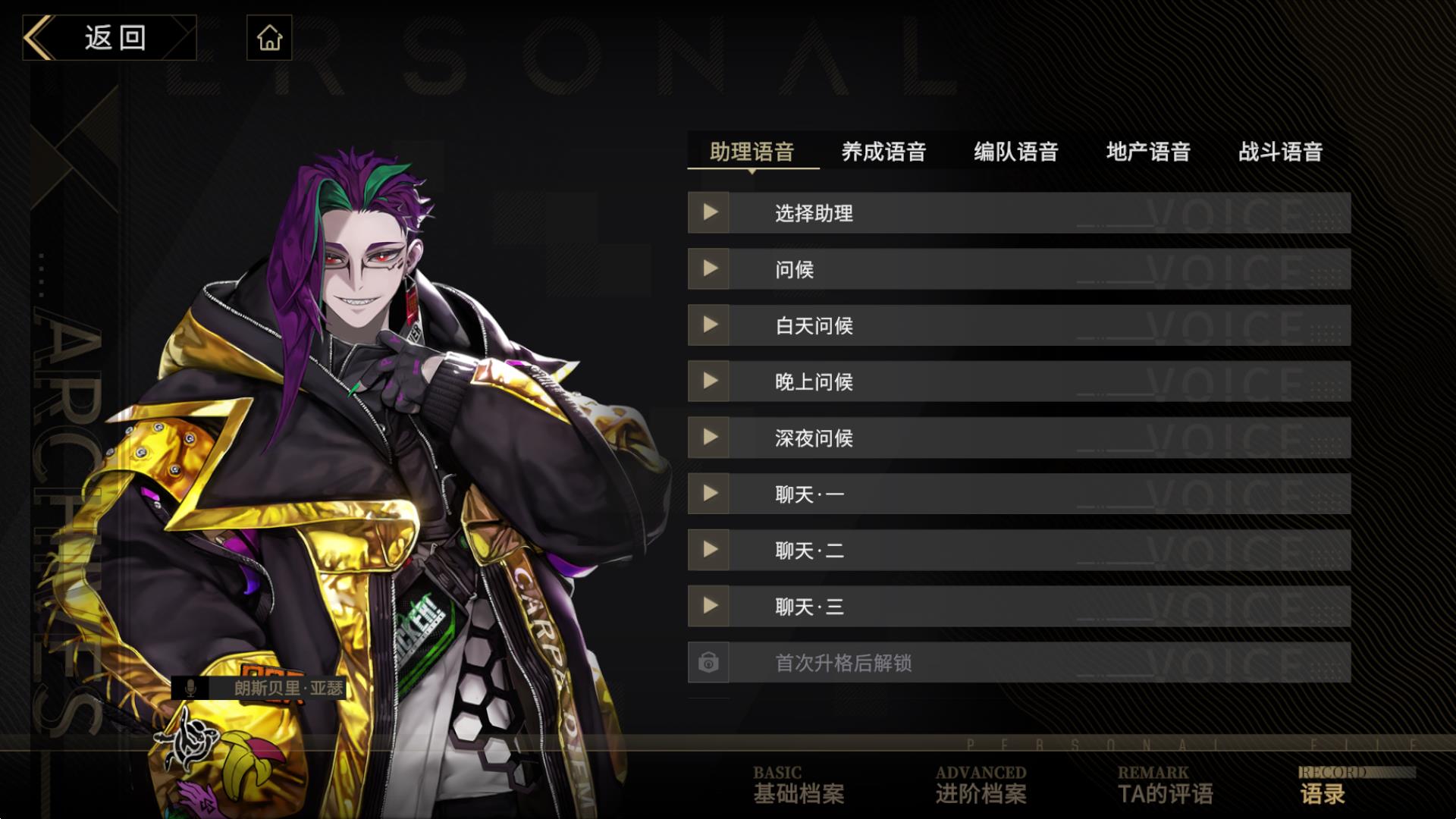Viewport: 1456px width, 819px height.
Task: Play the 选择助理 voice line
Action: point(708,213)
